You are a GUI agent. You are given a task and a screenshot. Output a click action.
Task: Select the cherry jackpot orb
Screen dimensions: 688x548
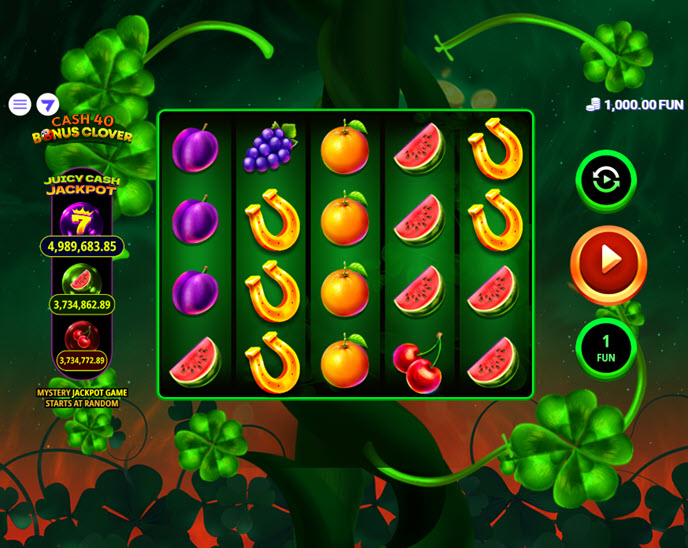[x=80, y=337]
